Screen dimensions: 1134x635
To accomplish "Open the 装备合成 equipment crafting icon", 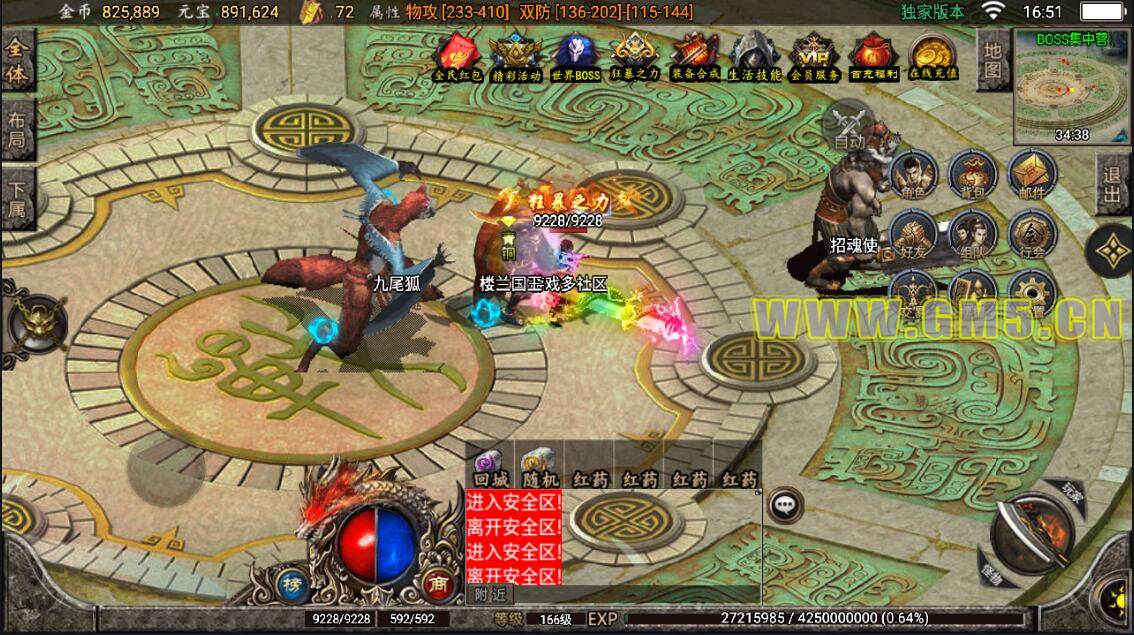I will click(x=696, y=56).
